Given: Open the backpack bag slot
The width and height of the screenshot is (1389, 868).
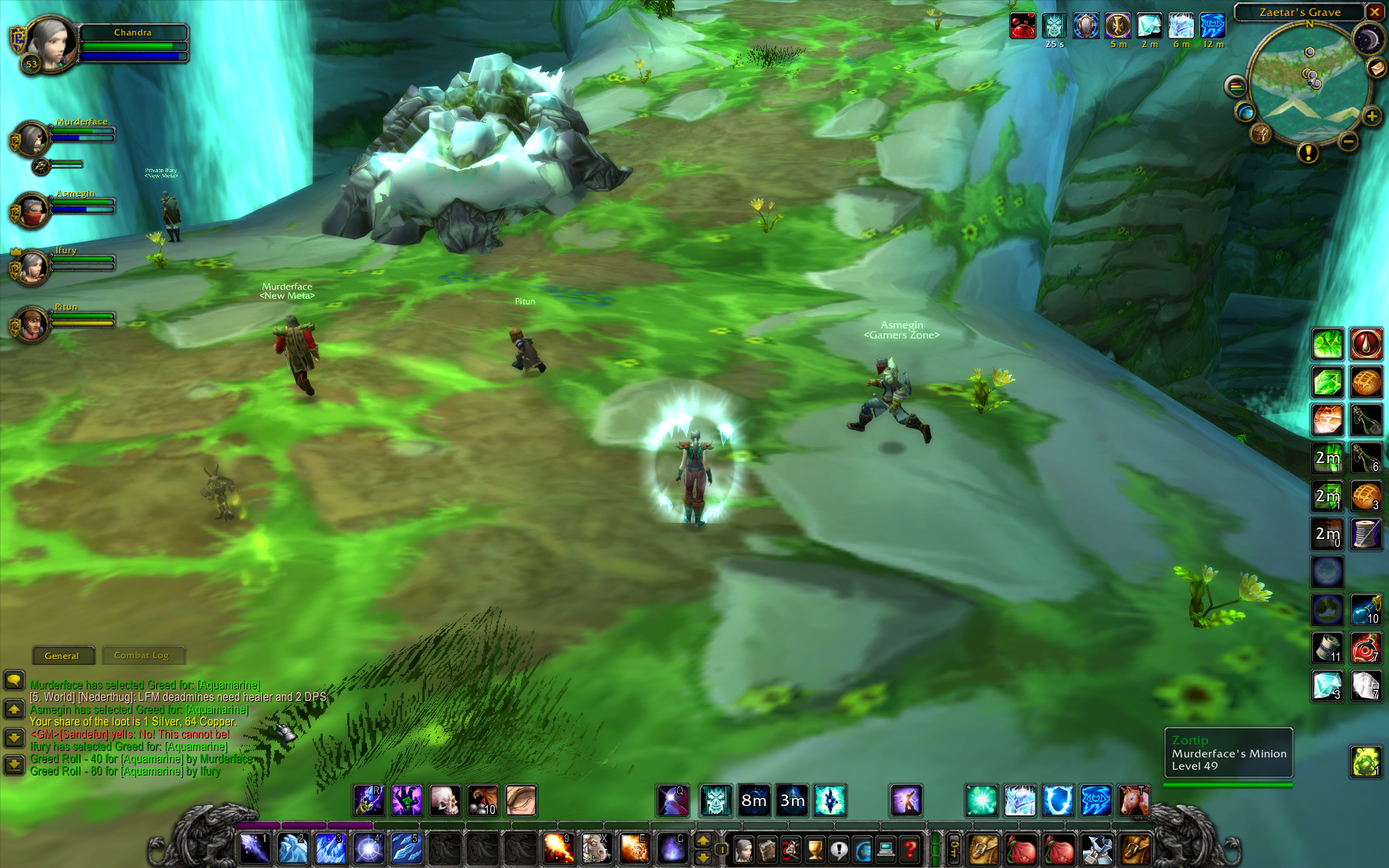Looking at the screenshot, I should click(1136, 849).
